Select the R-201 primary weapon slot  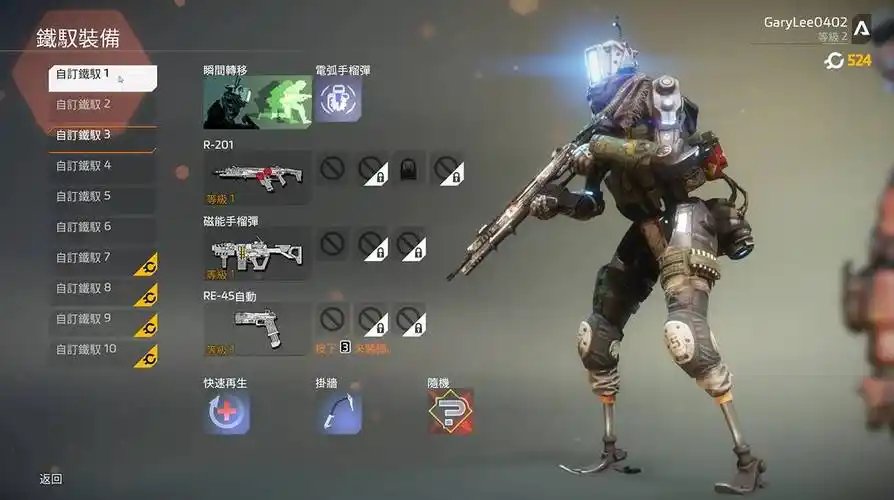pos(257,177)
